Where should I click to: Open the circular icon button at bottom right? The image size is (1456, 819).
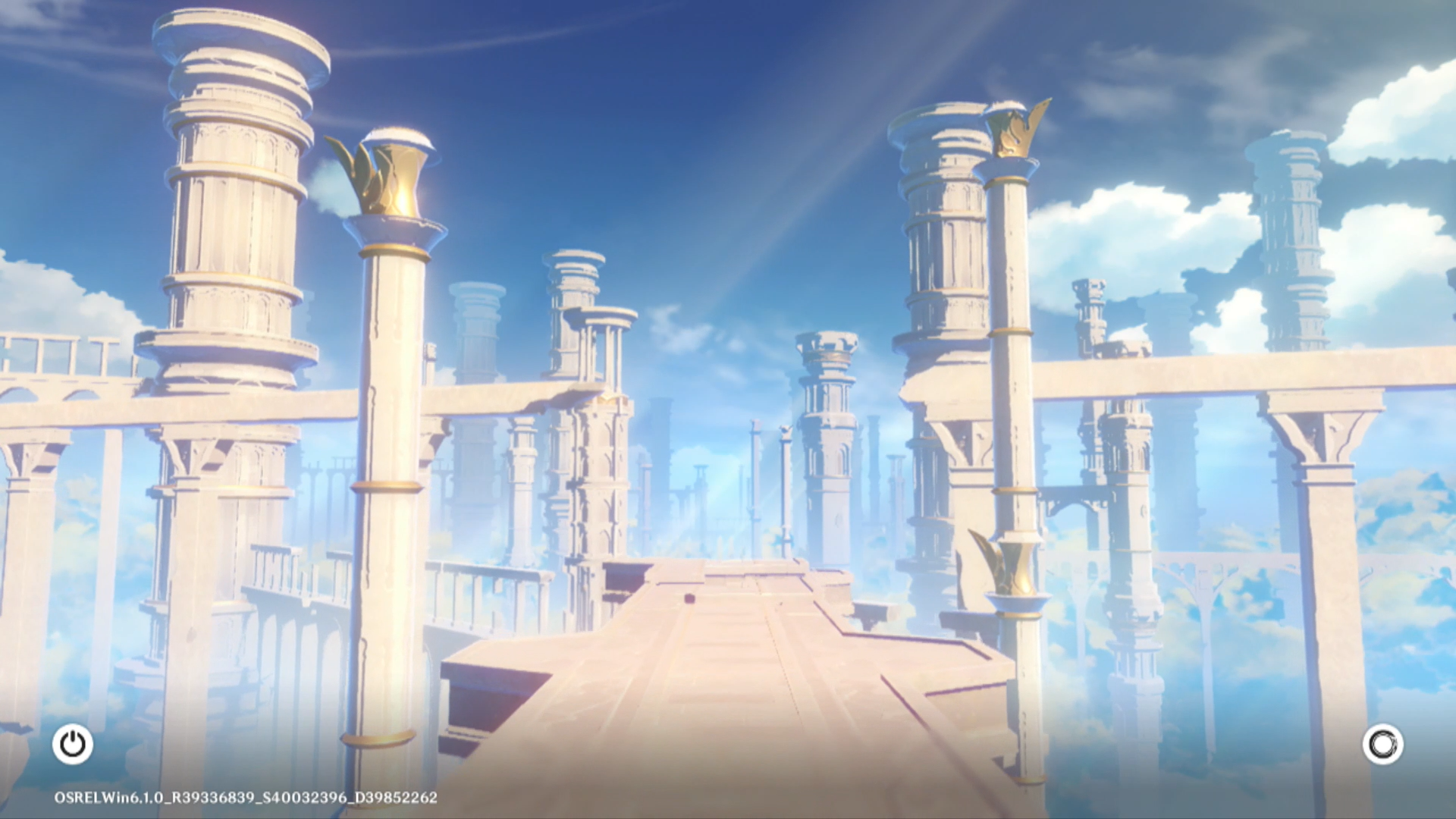click(1382, 744)
